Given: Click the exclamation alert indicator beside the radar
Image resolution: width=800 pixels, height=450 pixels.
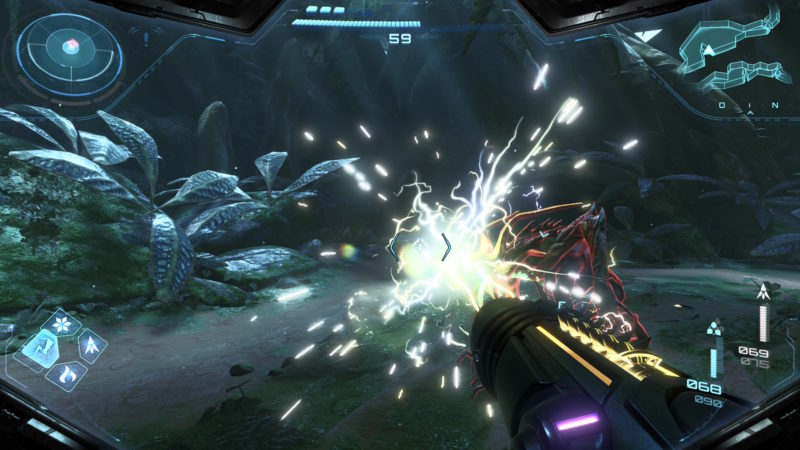Looking at the screenshot, I should 145,38.
